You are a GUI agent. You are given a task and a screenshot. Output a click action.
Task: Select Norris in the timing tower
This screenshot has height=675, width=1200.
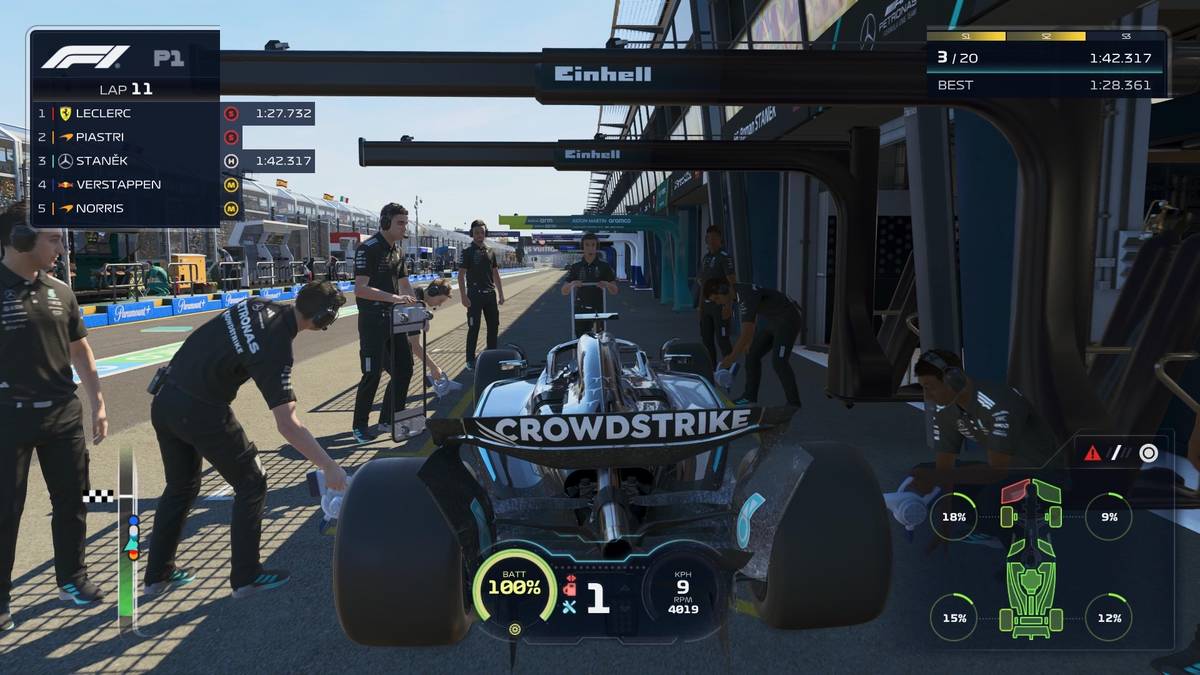pos(125,209)
